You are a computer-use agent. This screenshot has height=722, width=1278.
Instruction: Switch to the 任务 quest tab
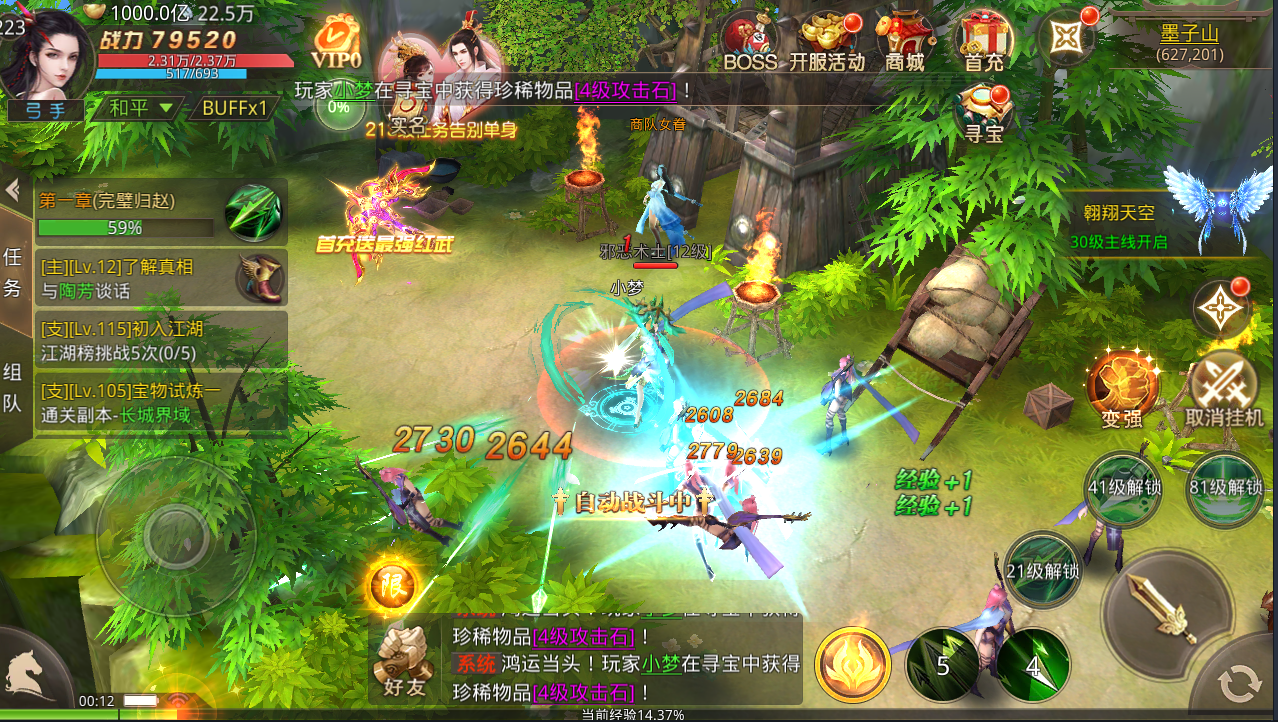(14, 272)
